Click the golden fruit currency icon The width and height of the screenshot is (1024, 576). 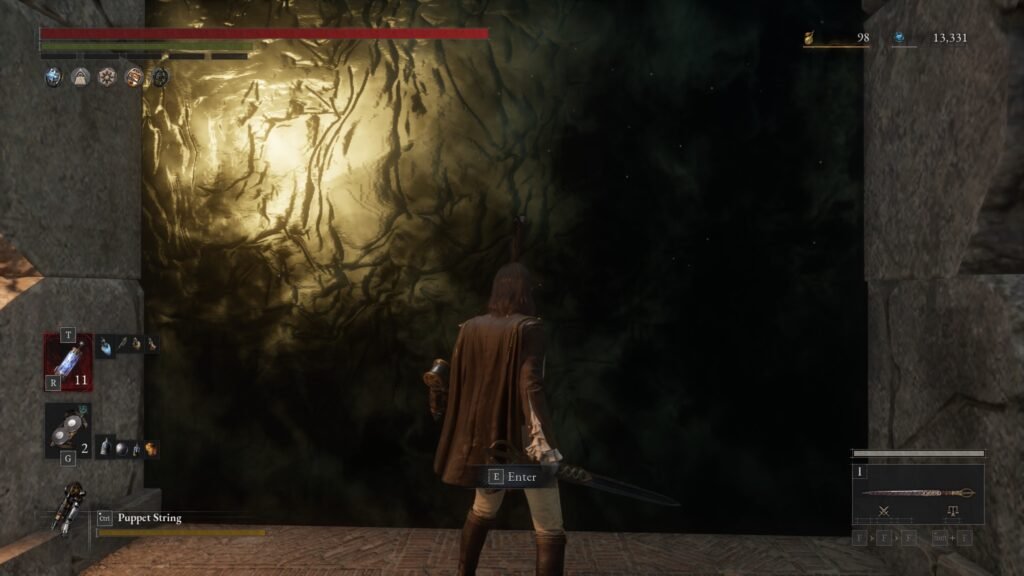click(x=811, y=39)
